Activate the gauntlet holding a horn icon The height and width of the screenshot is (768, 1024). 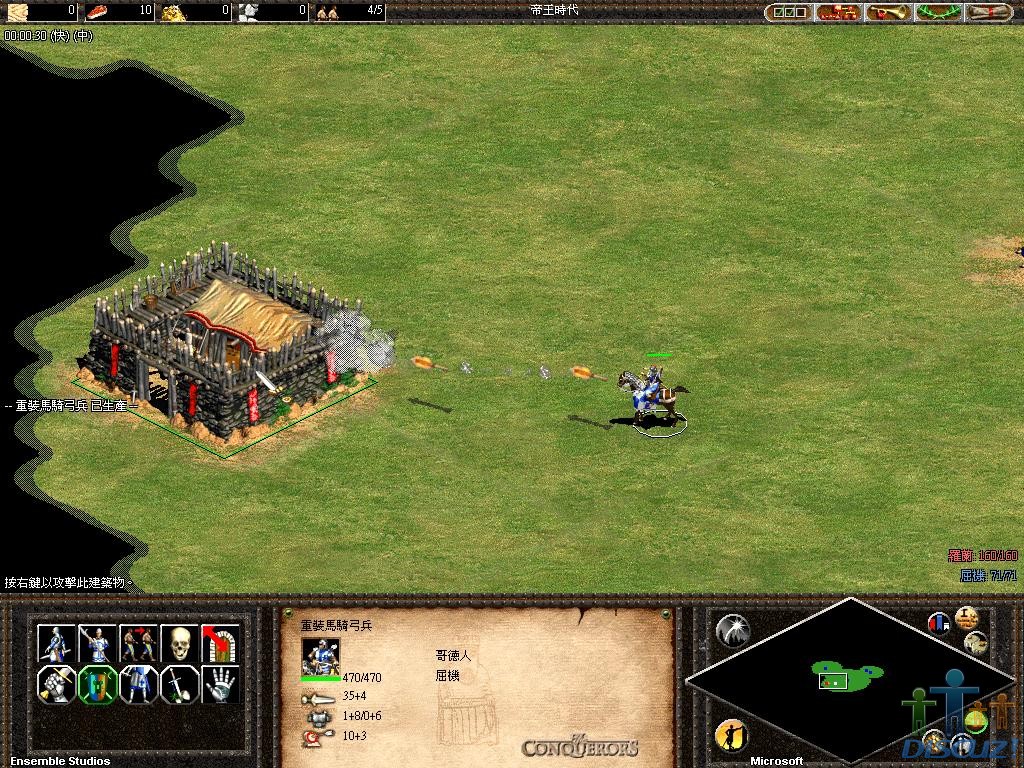tap(56, 685)
